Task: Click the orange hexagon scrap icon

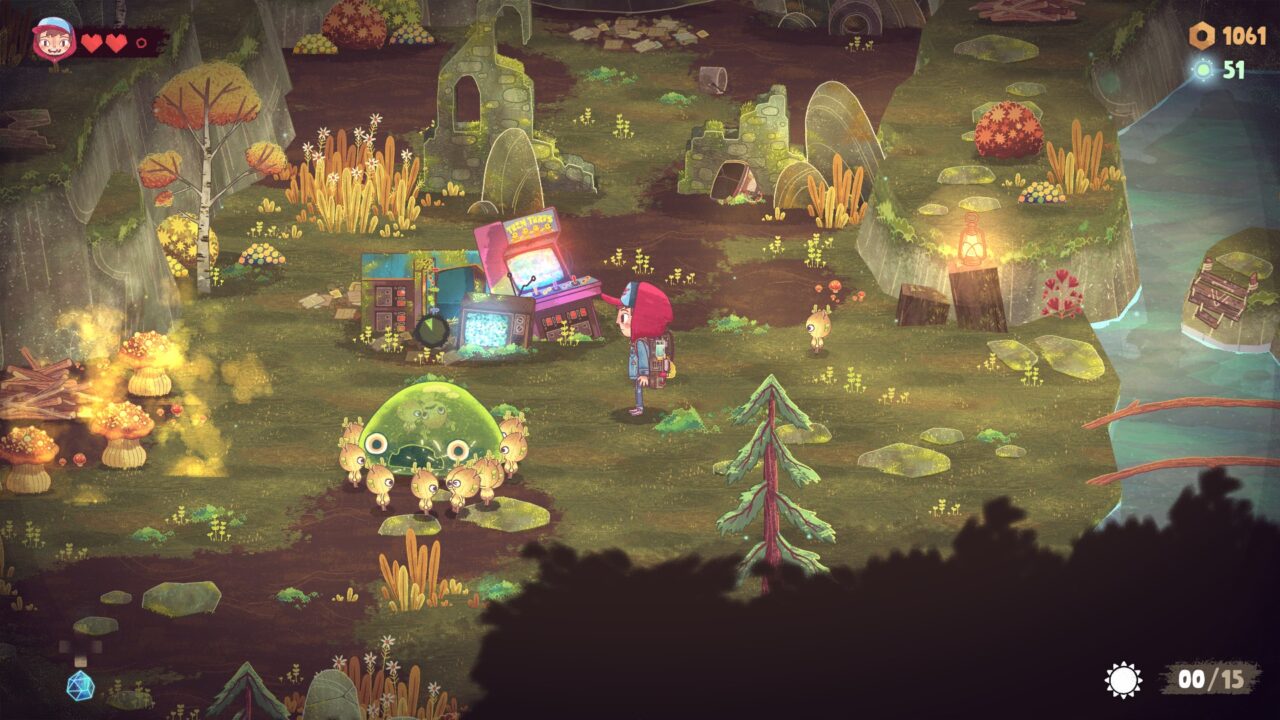Action: tap(1201, 37)
